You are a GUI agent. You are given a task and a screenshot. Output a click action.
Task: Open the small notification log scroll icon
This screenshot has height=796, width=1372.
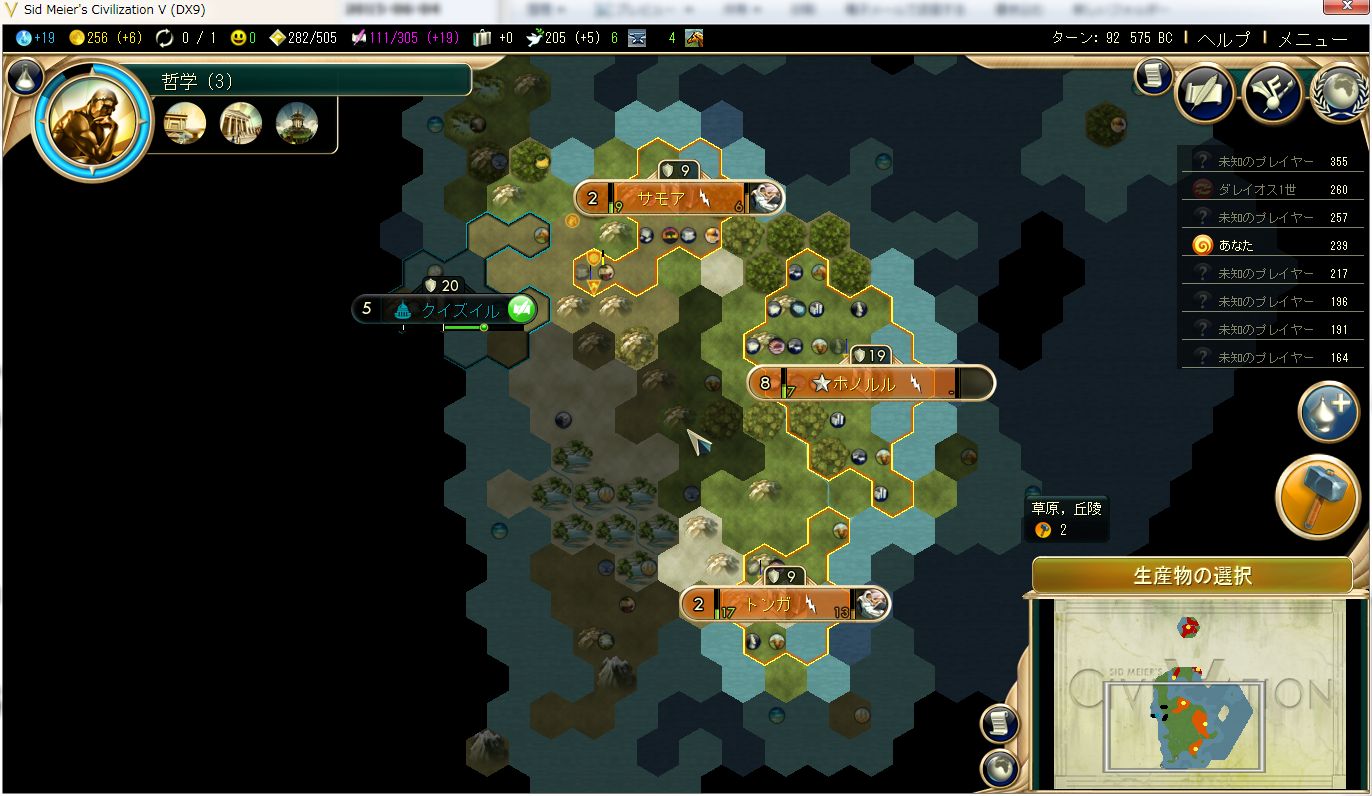[1153, 76]
